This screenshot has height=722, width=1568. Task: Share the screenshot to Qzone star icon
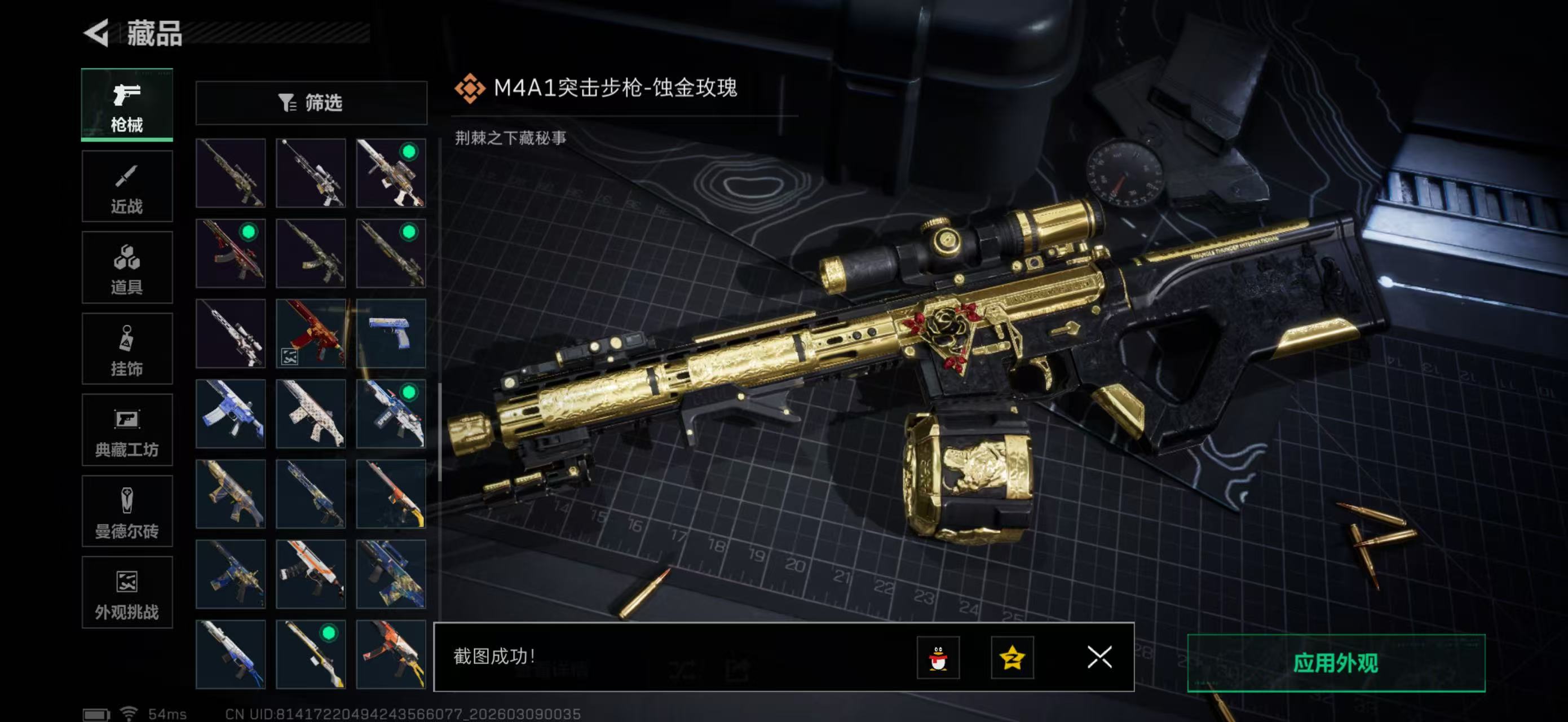click(x=1012, y=658)
